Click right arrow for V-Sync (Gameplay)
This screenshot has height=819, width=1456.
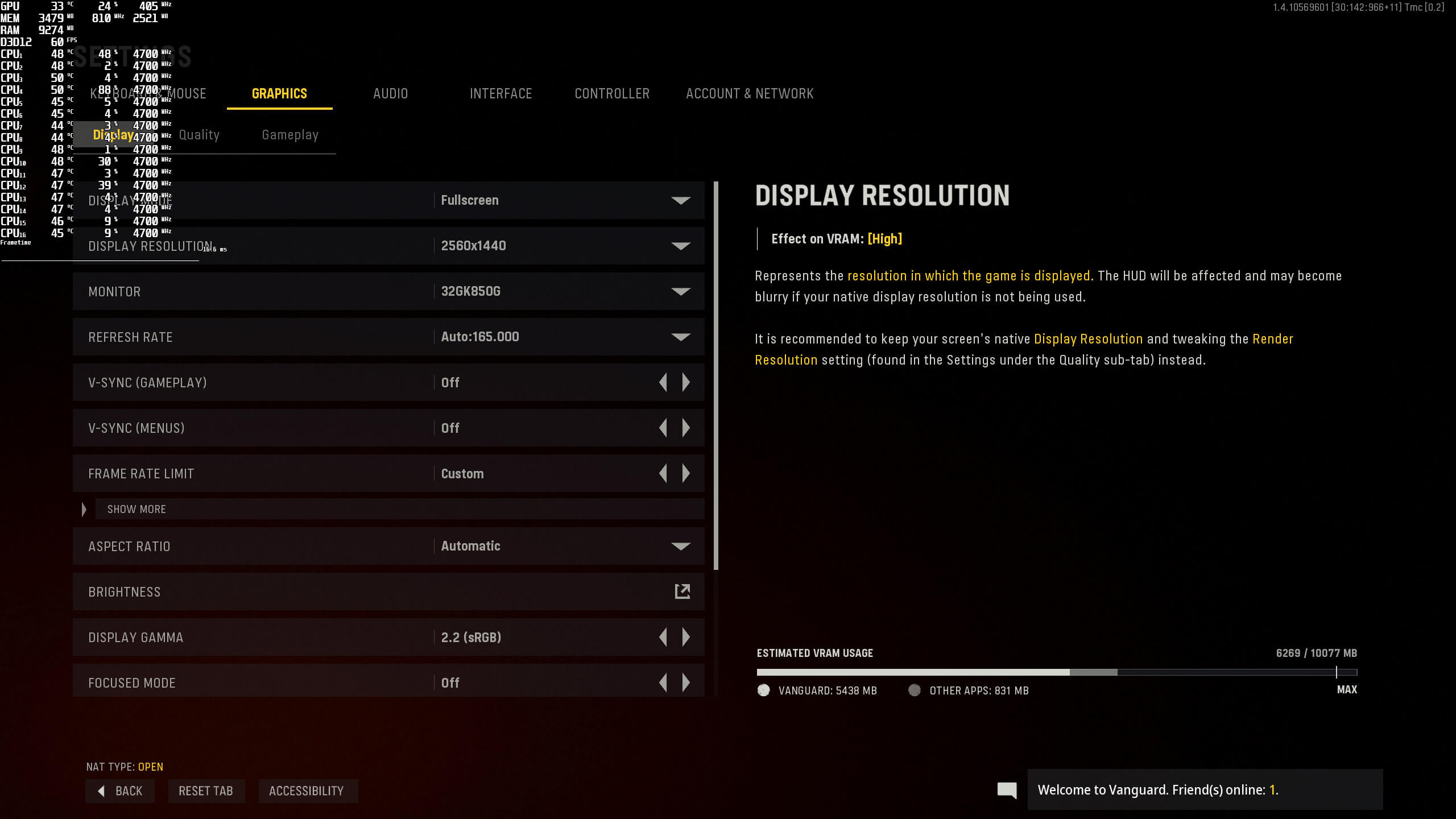click(x=686, y=382)
